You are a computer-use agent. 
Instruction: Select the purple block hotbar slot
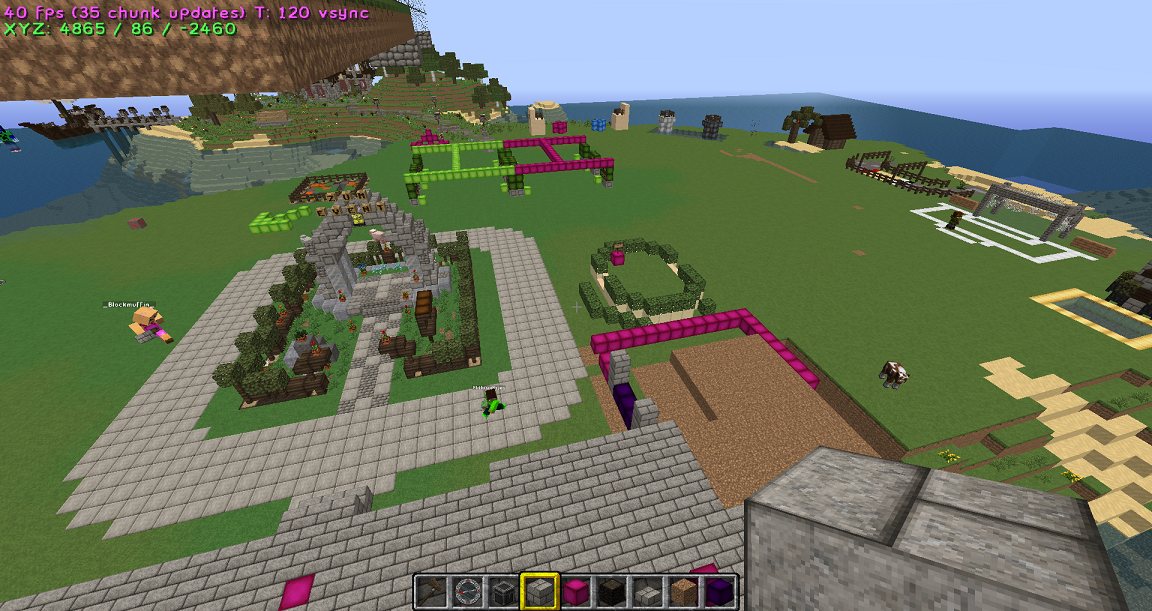coord(719,592)
